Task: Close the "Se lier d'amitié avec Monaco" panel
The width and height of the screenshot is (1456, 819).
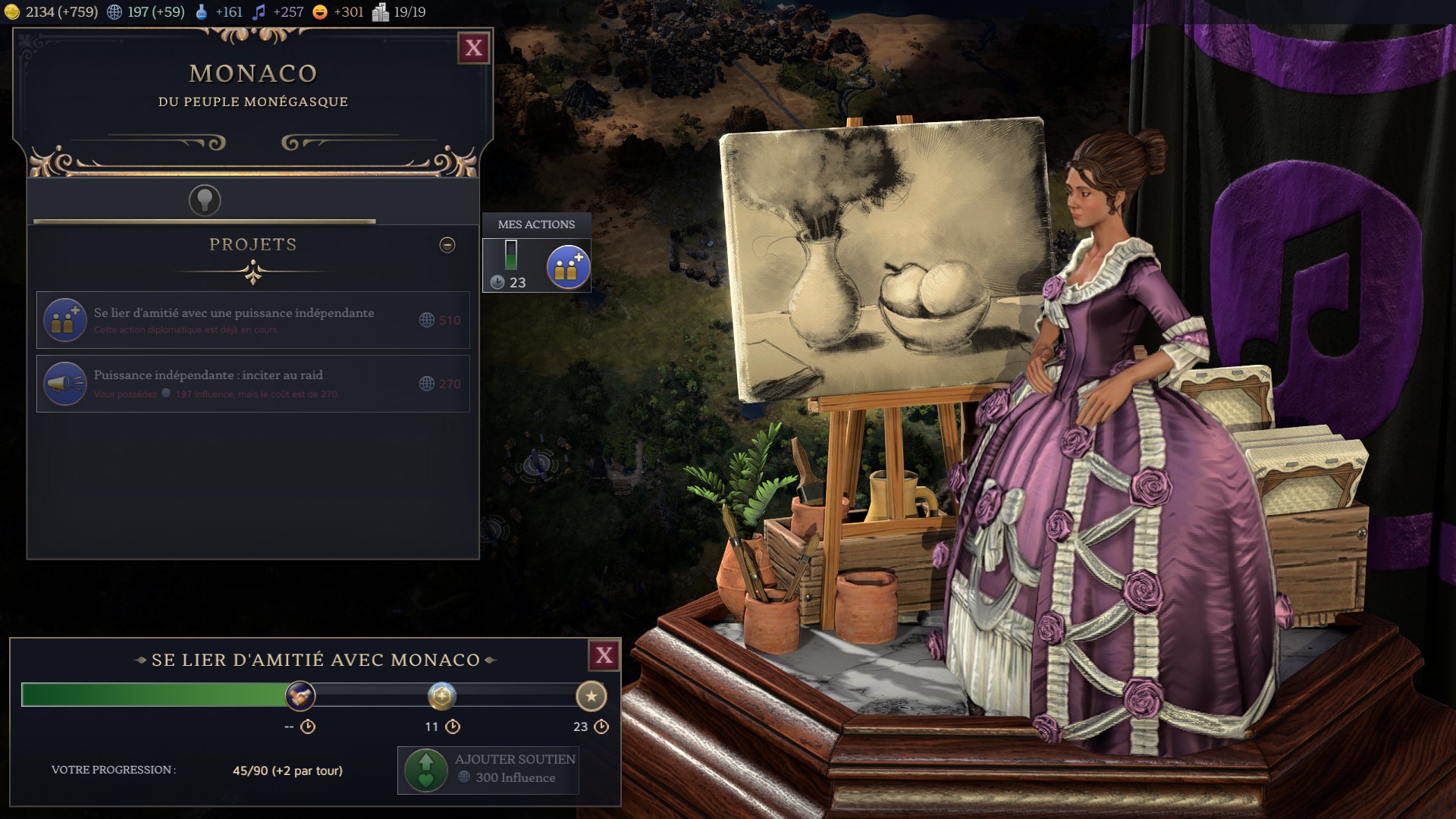Action: (604, 656)
